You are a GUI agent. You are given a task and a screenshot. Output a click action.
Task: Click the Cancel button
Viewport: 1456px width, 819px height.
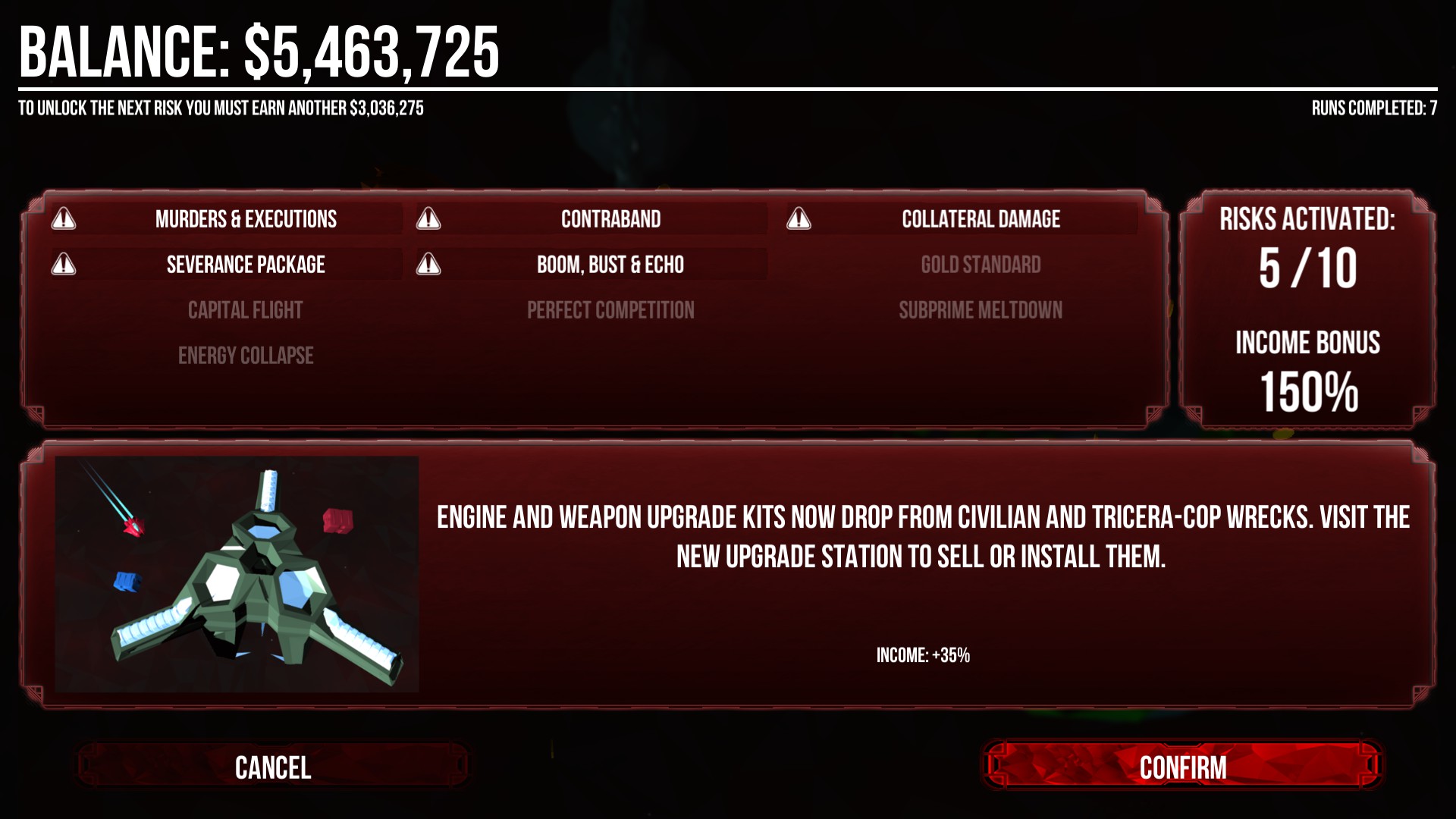point(273,769)
